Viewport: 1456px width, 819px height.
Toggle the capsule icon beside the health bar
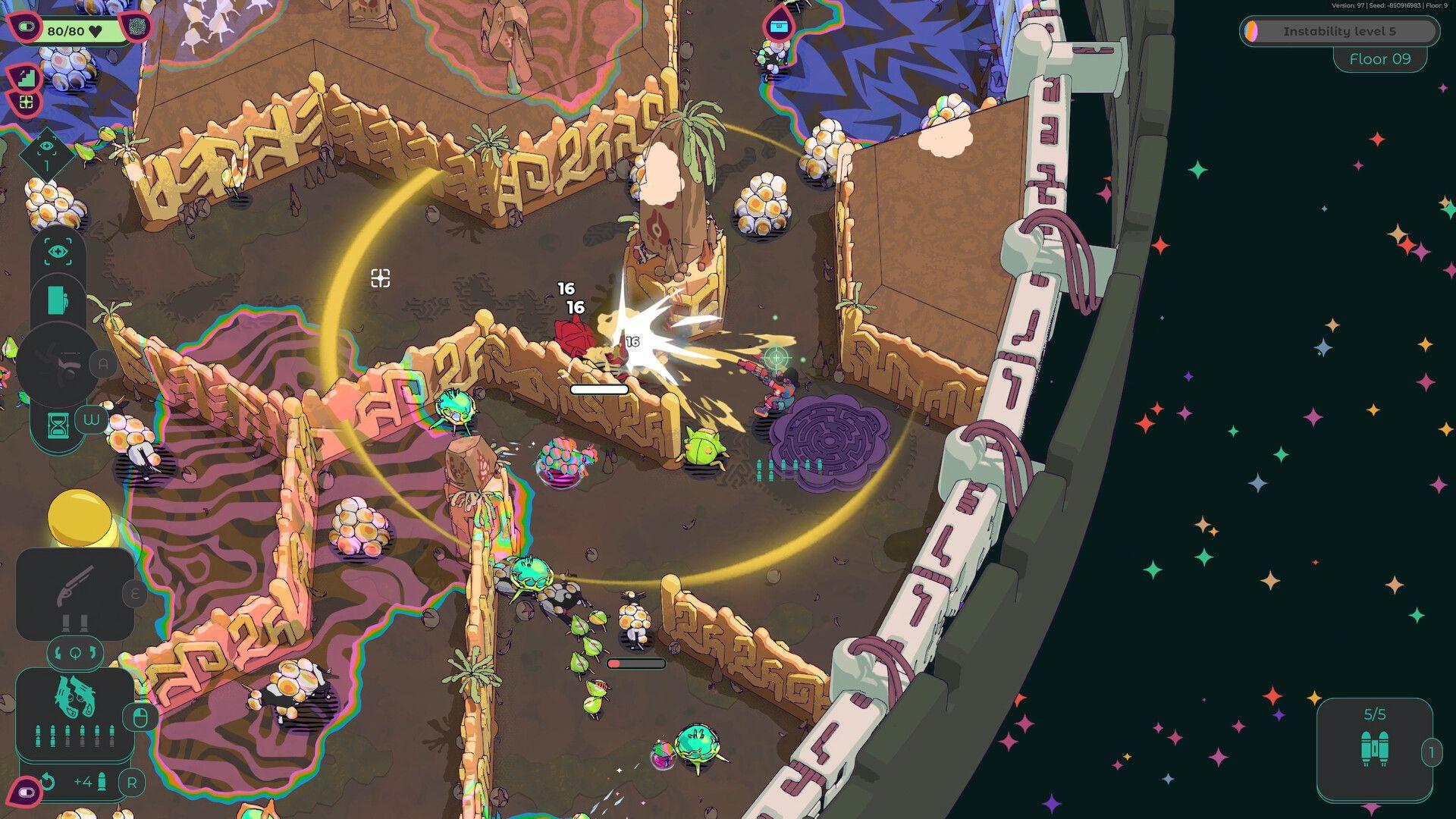[25, 28]
